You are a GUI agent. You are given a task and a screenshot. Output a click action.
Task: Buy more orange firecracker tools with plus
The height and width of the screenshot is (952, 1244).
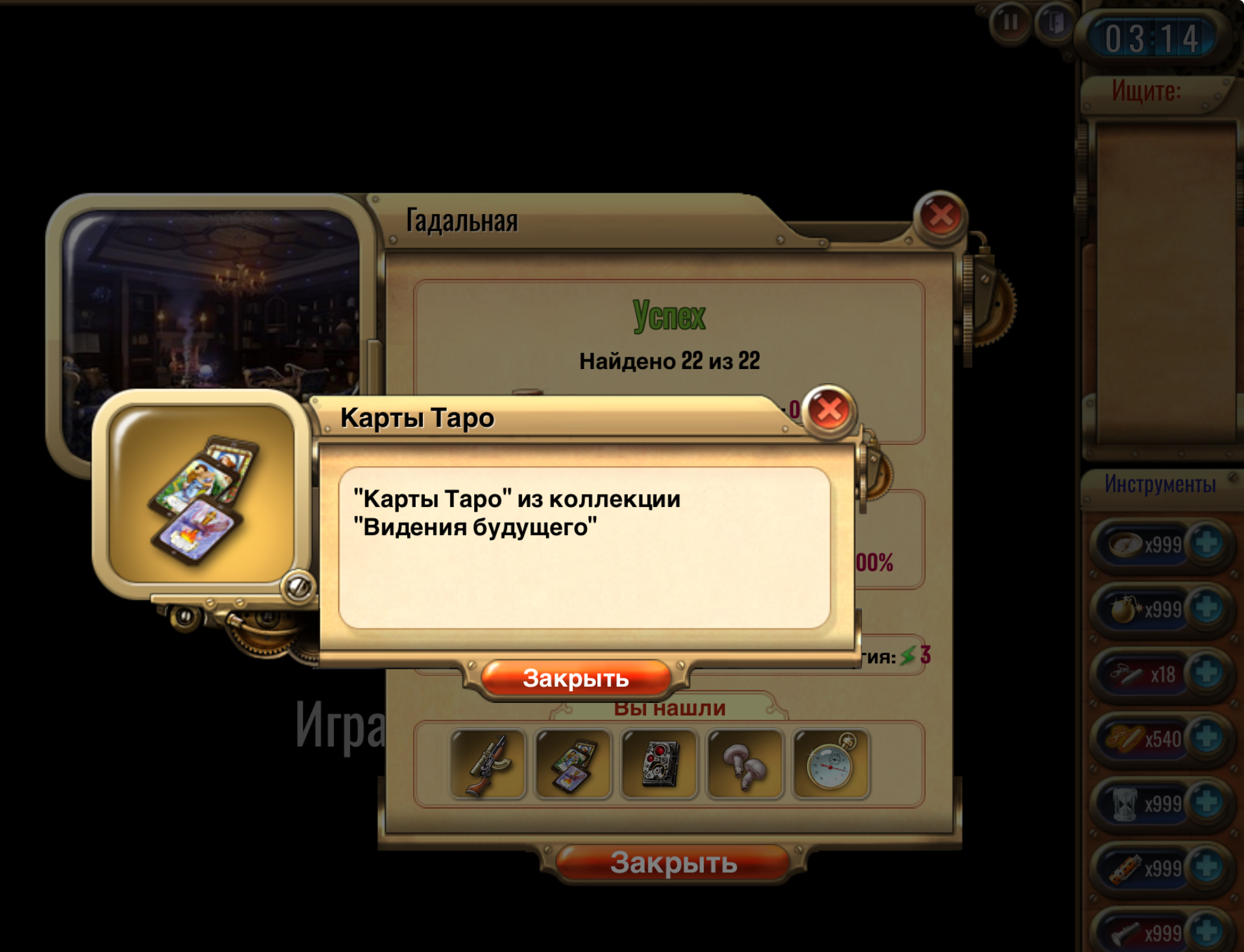click(x=1207, y=867)
